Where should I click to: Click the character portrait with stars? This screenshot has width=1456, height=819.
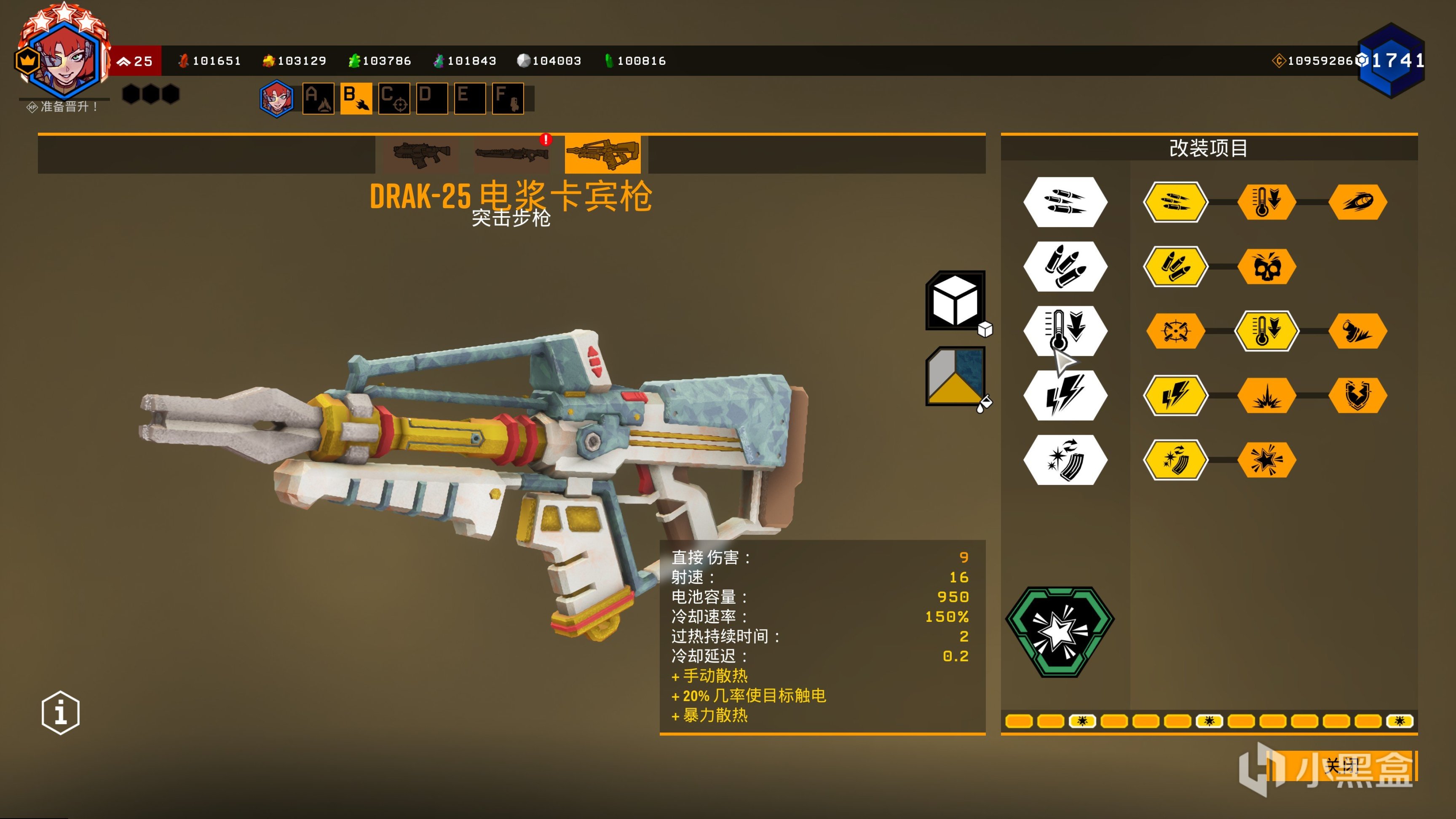(x=63, y=56)
